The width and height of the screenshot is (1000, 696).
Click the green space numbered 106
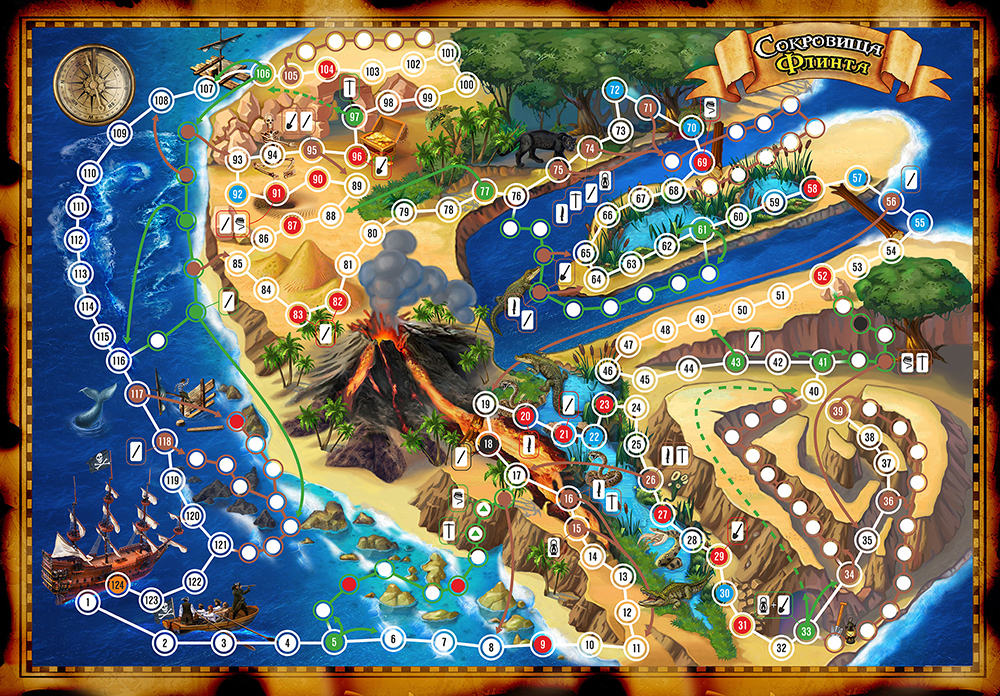[262, 72]
